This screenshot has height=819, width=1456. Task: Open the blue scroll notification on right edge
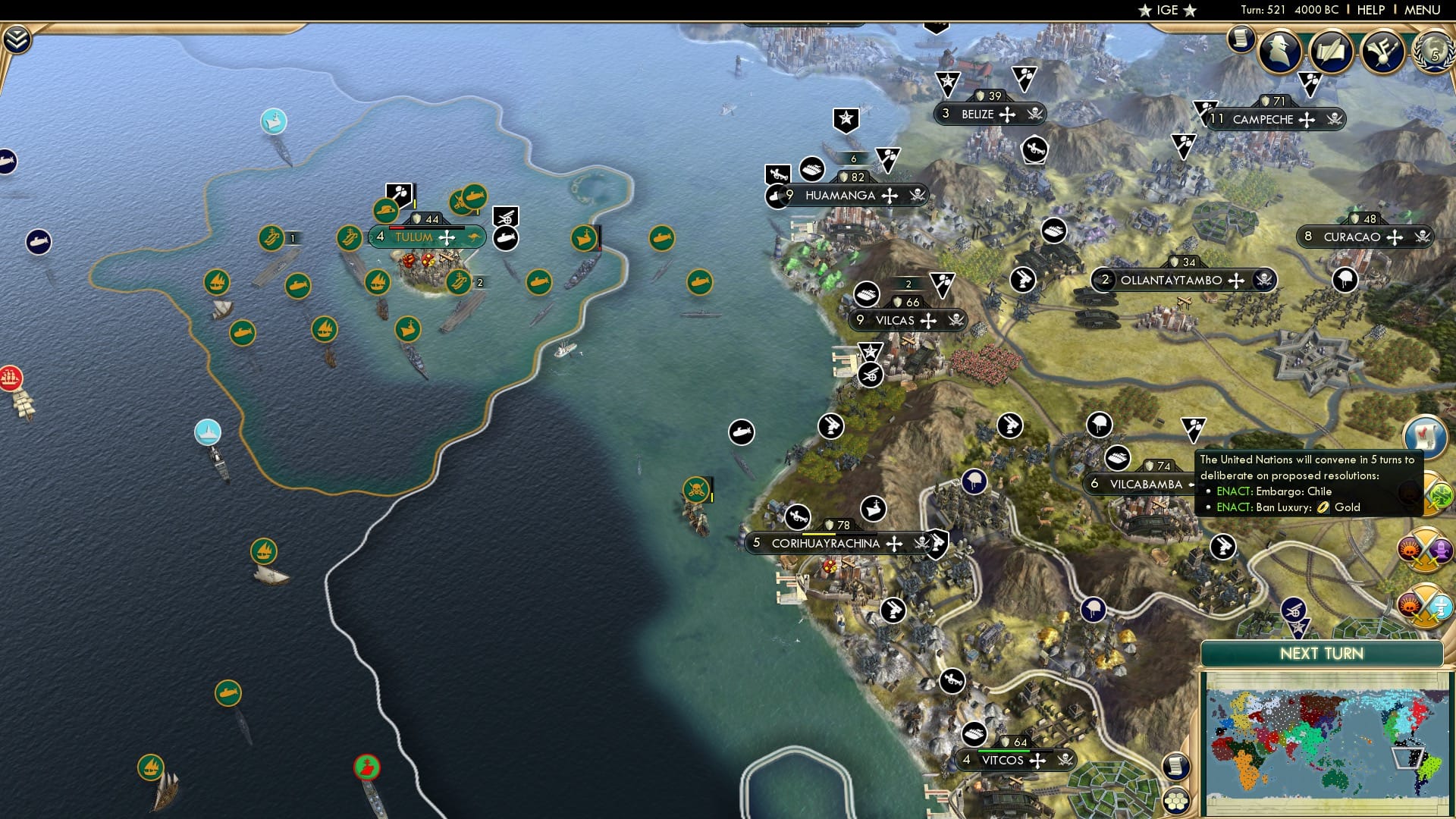pyautogui.click(x=1424, y=436)
